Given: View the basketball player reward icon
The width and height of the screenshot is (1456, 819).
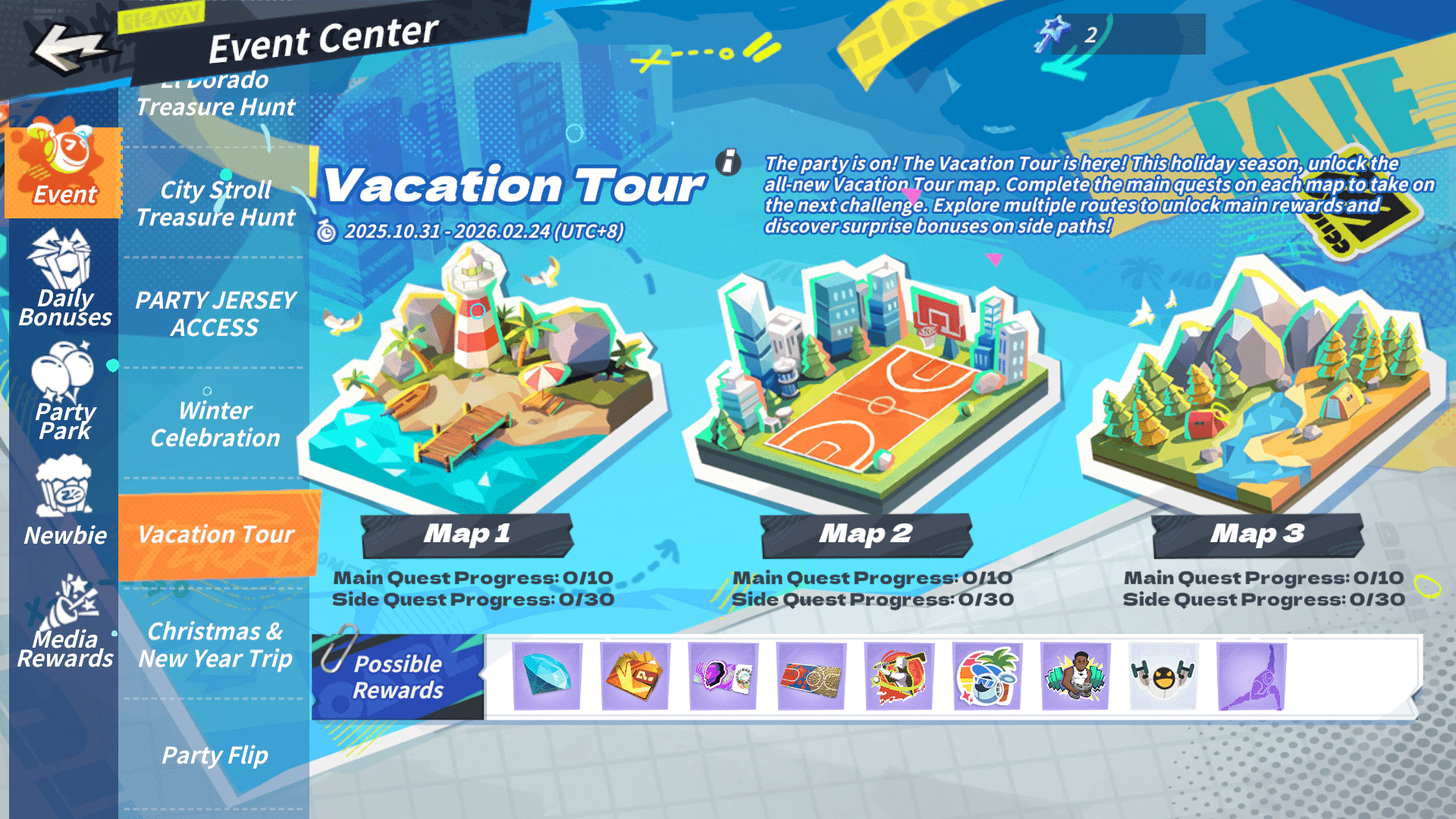Looking at the screenshot, I should pos(1075,676).
